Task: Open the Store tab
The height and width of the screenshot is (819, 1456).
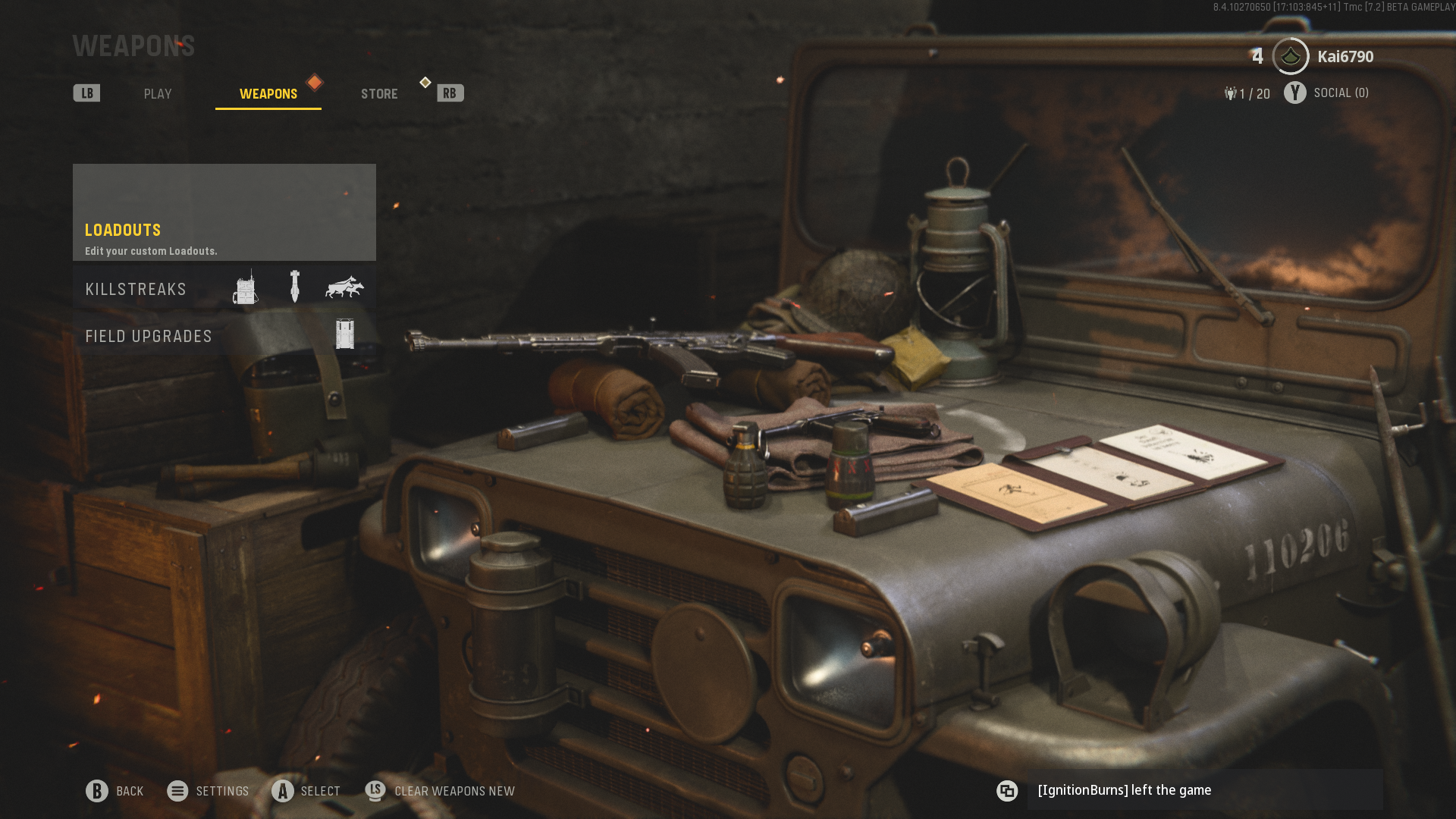Action: (x=379, y=94)
